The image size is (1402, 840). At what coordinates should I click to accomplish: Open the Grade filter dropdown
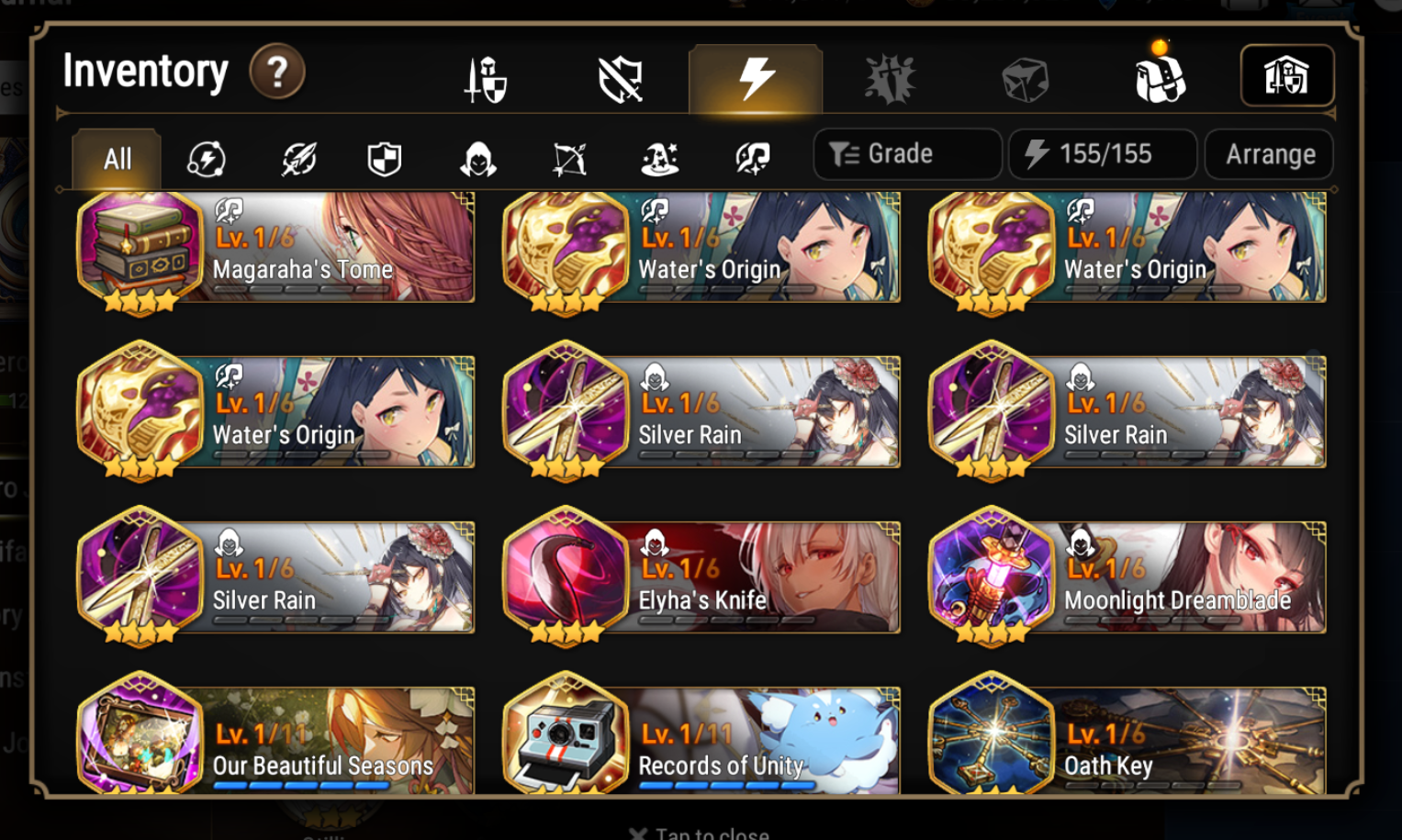pos(907,153)
